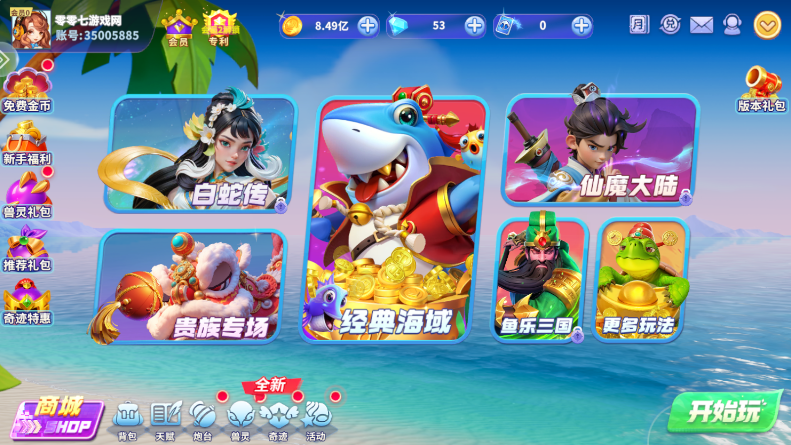791x445 pixels.
Task: Open the 奇迹 menu icon
Action: click(277, 417)
